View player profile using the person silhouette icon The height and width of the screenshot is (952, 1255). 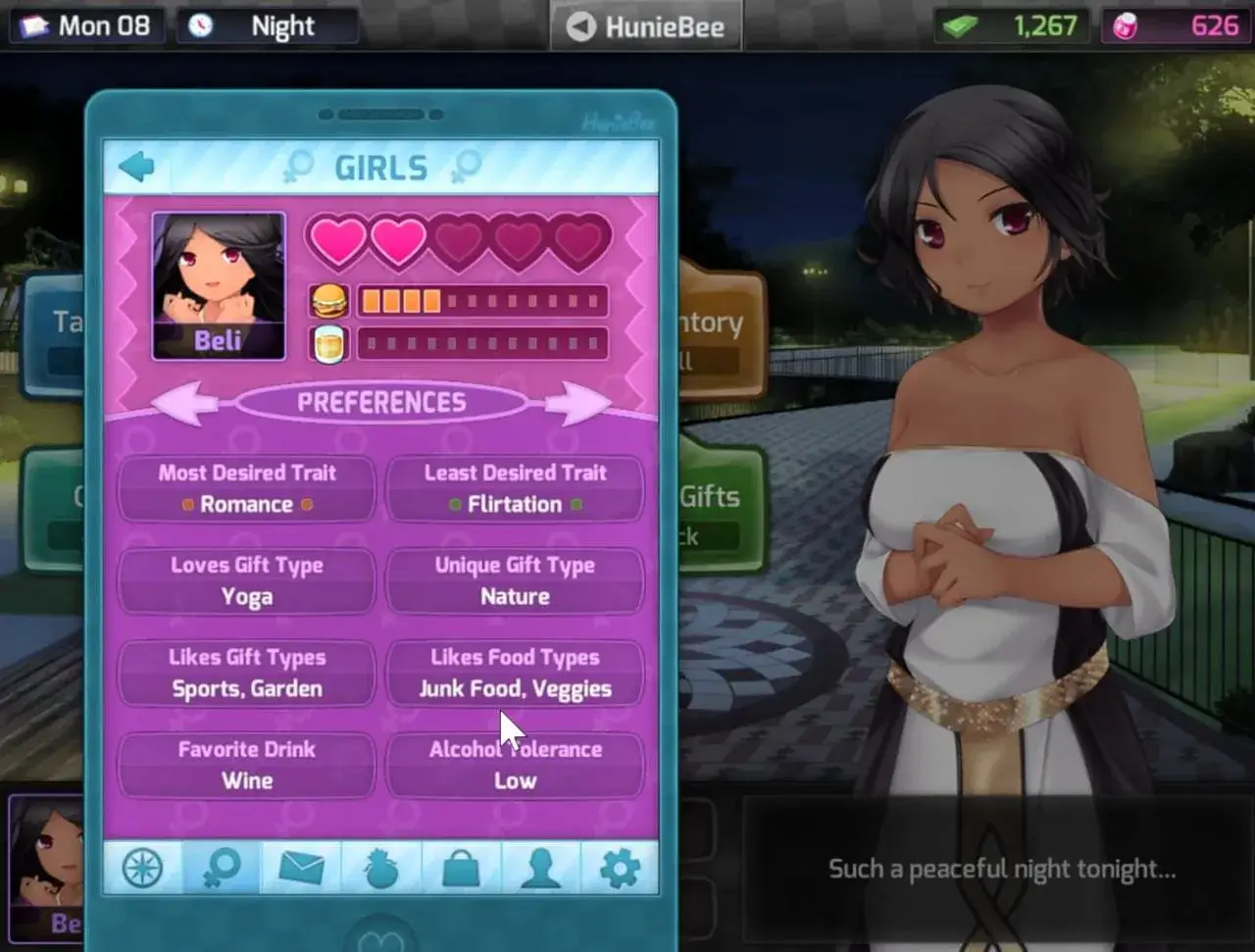click(540, 867)
